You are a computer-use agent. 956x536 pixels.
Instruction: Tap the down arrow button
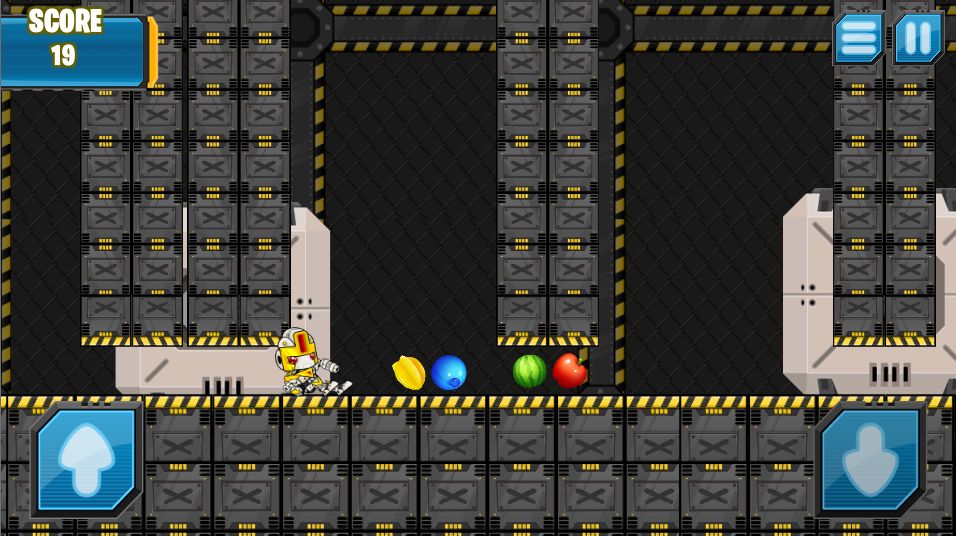click(x=870, y=459)
